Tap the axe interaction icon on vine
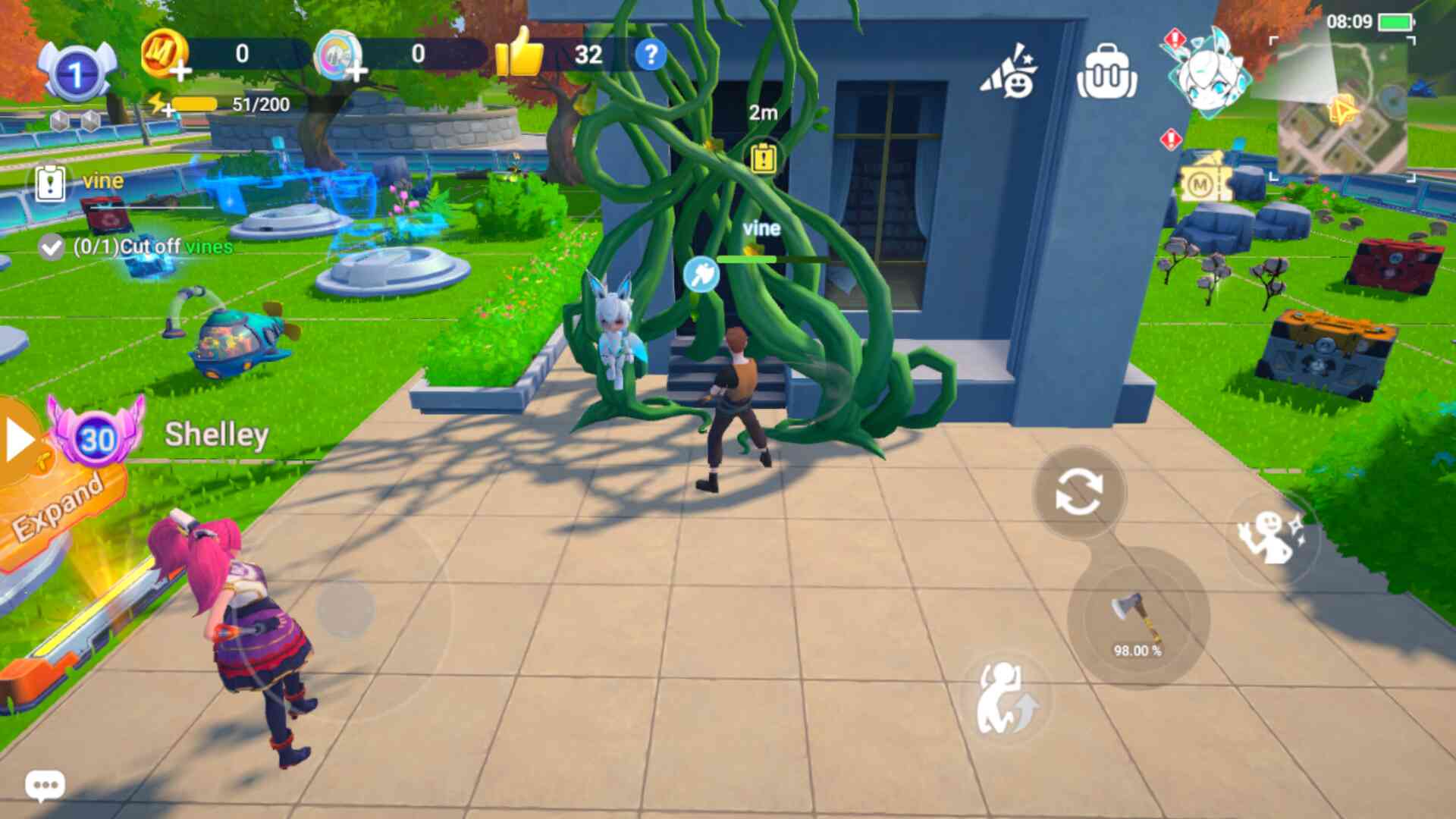The image size is (1456, 819). click(701, 275)
